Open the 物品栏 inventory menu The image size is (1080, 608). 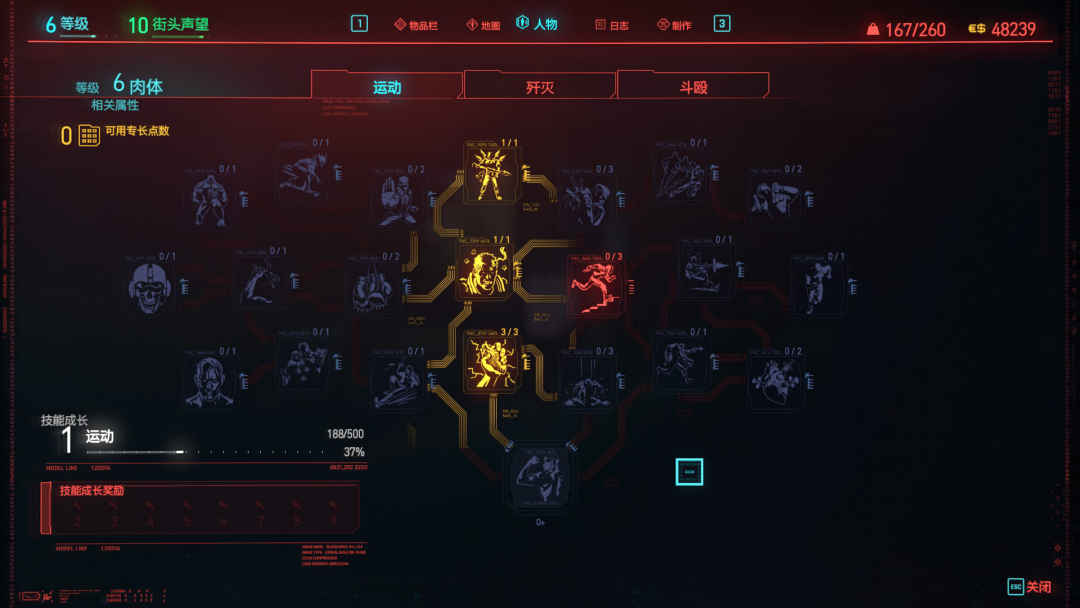pos(416,25)
